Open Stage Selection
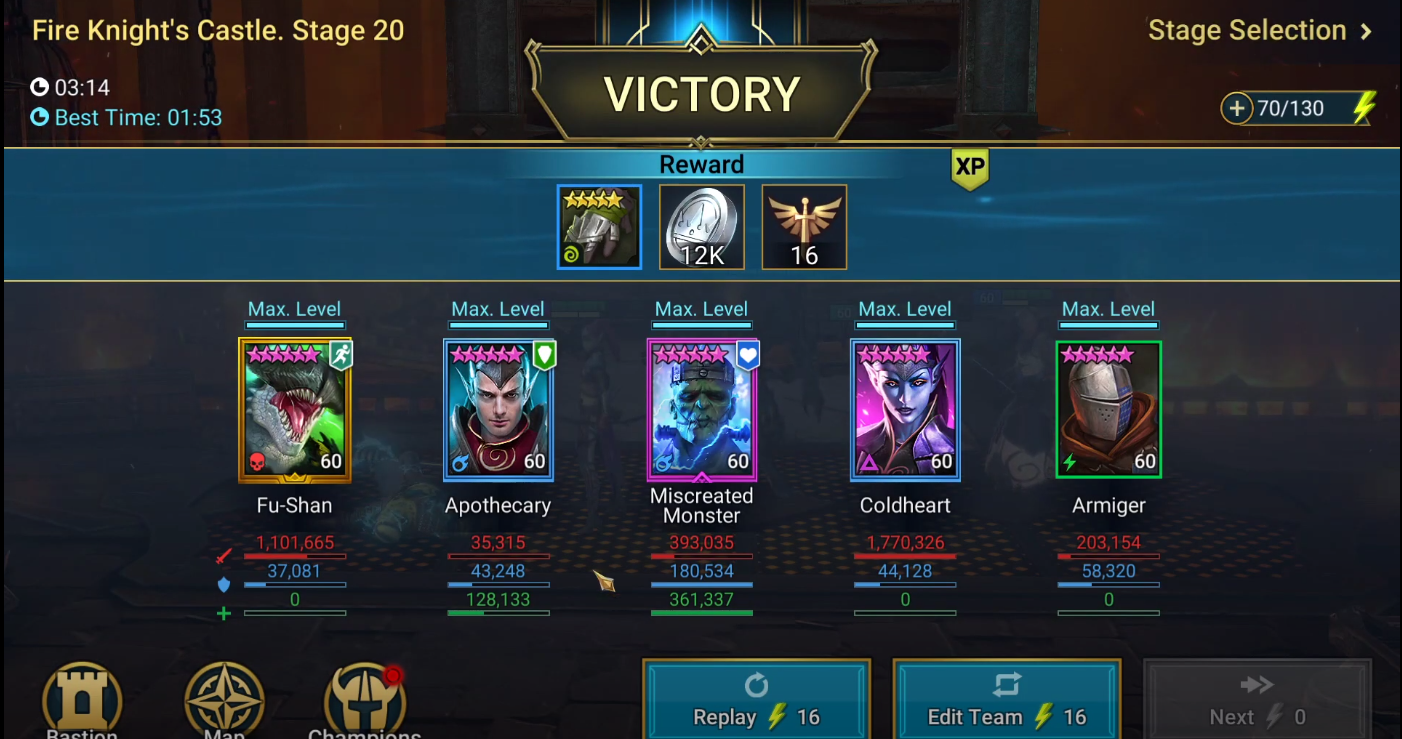The height and width of the screenshot is (739, 1402). (x=1259, y=31)
